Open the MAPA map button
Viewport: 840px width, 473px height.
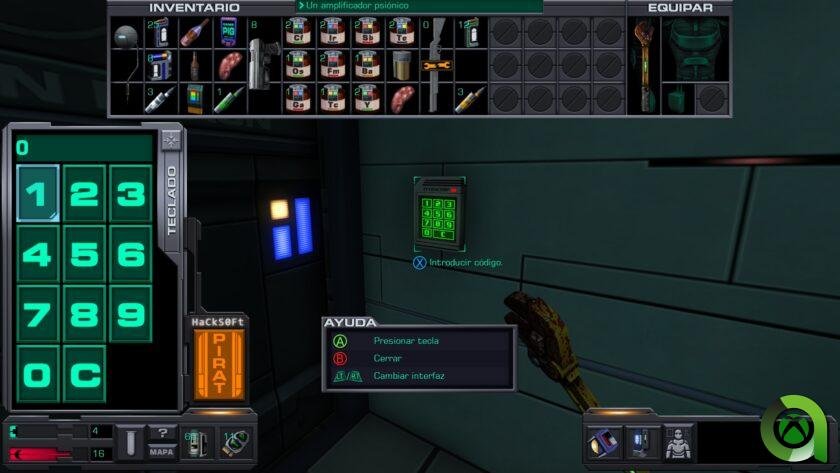coord(162,451)
